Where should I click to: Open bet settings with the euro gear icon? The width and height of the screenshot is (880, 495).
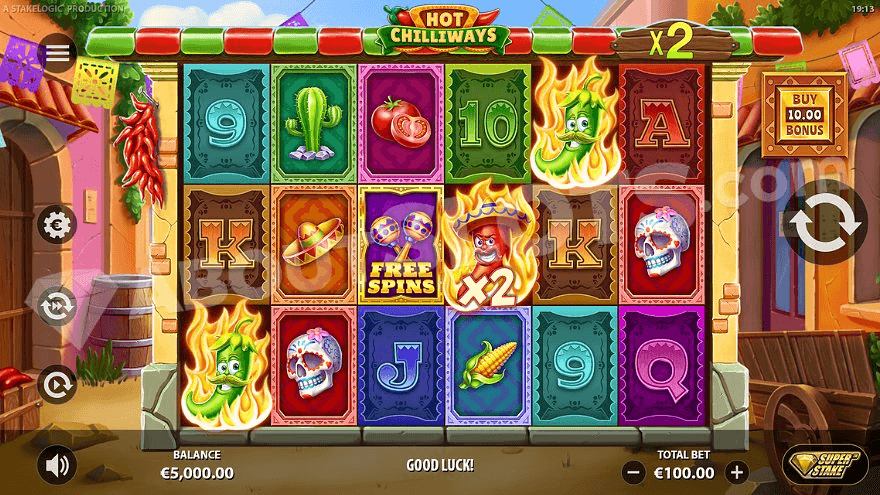57,224
